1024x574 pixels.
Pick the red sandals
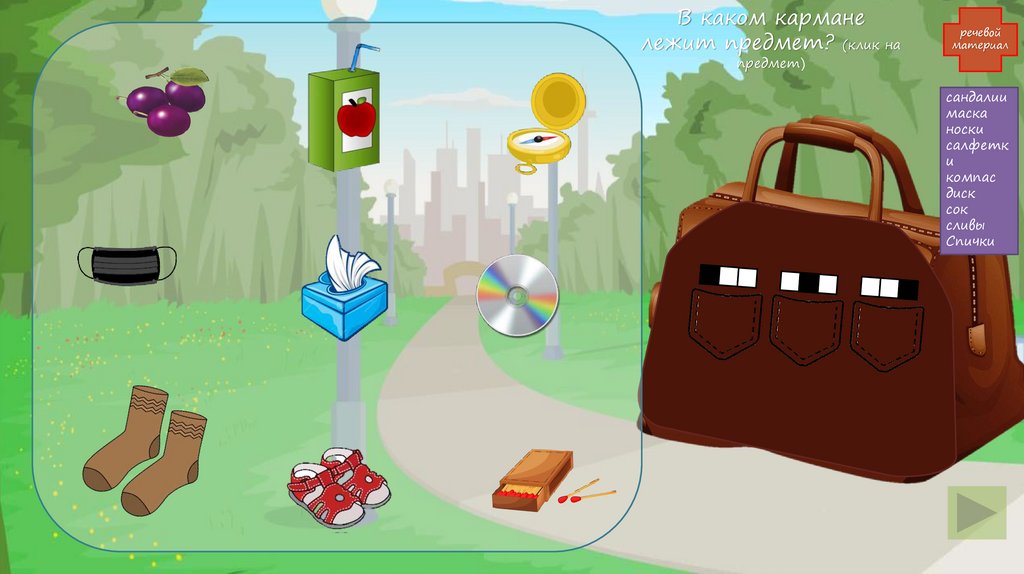[338, 487]
